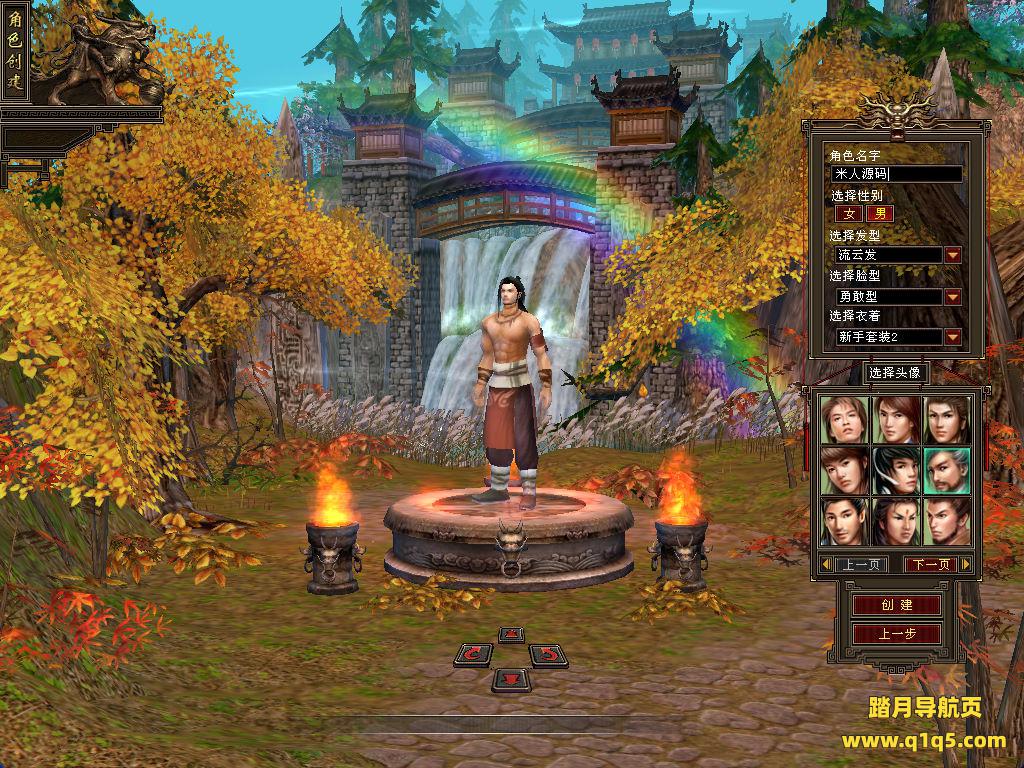Select the centre portrait with black-and-white hair
1024x768 pixels.
point(895,469)
